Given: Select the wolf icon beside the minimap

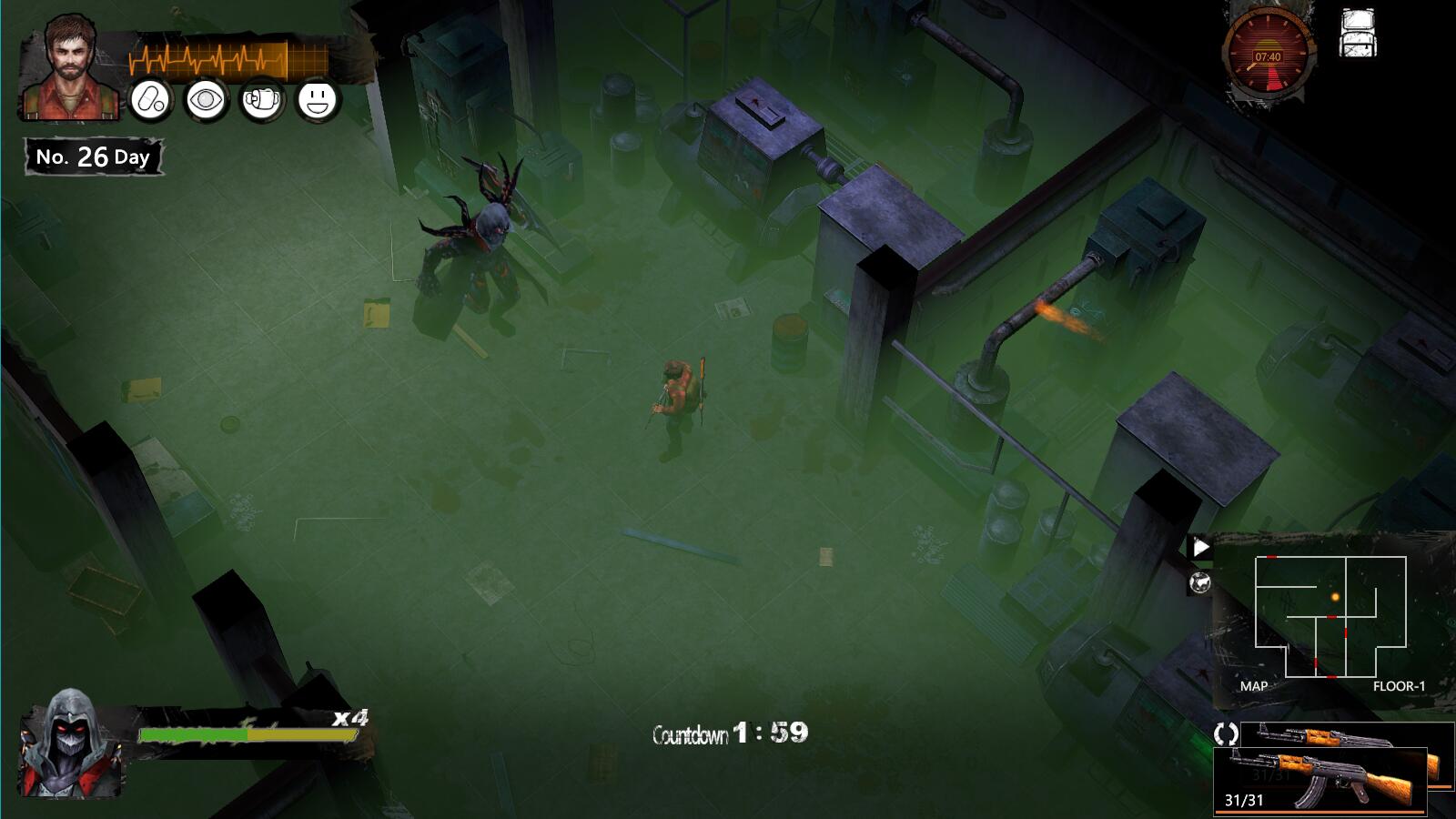Looking at the screenshot, I should pyautogui.click(x=1200, y=582).
